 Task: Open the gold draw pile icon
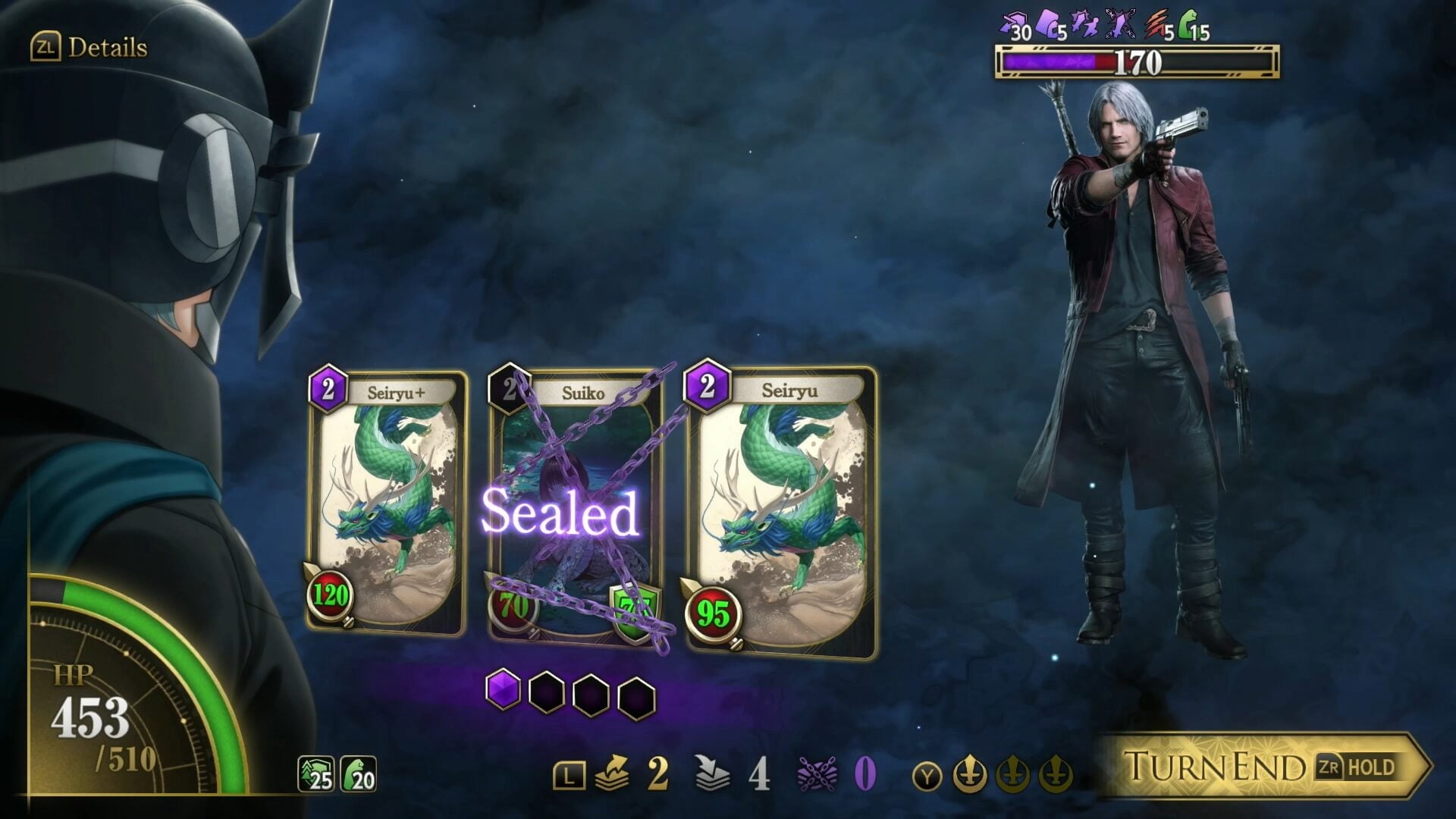(x=613, y=773)
